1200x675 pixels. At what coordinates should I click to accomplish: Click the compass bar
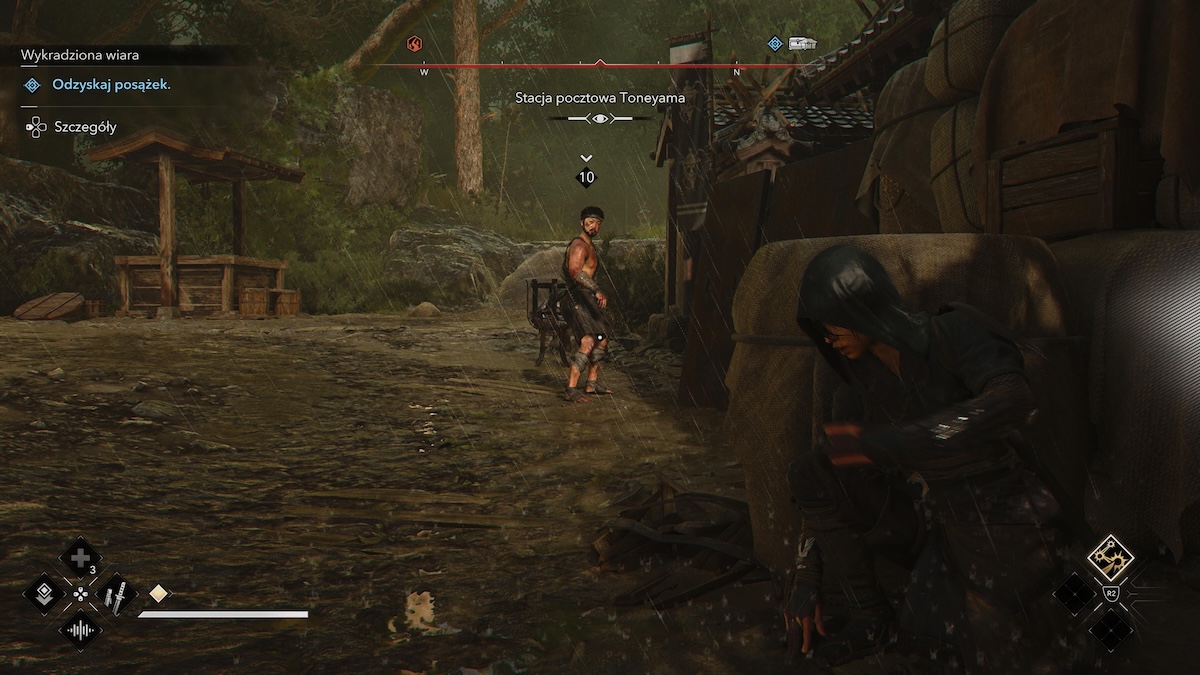point(580,67)
